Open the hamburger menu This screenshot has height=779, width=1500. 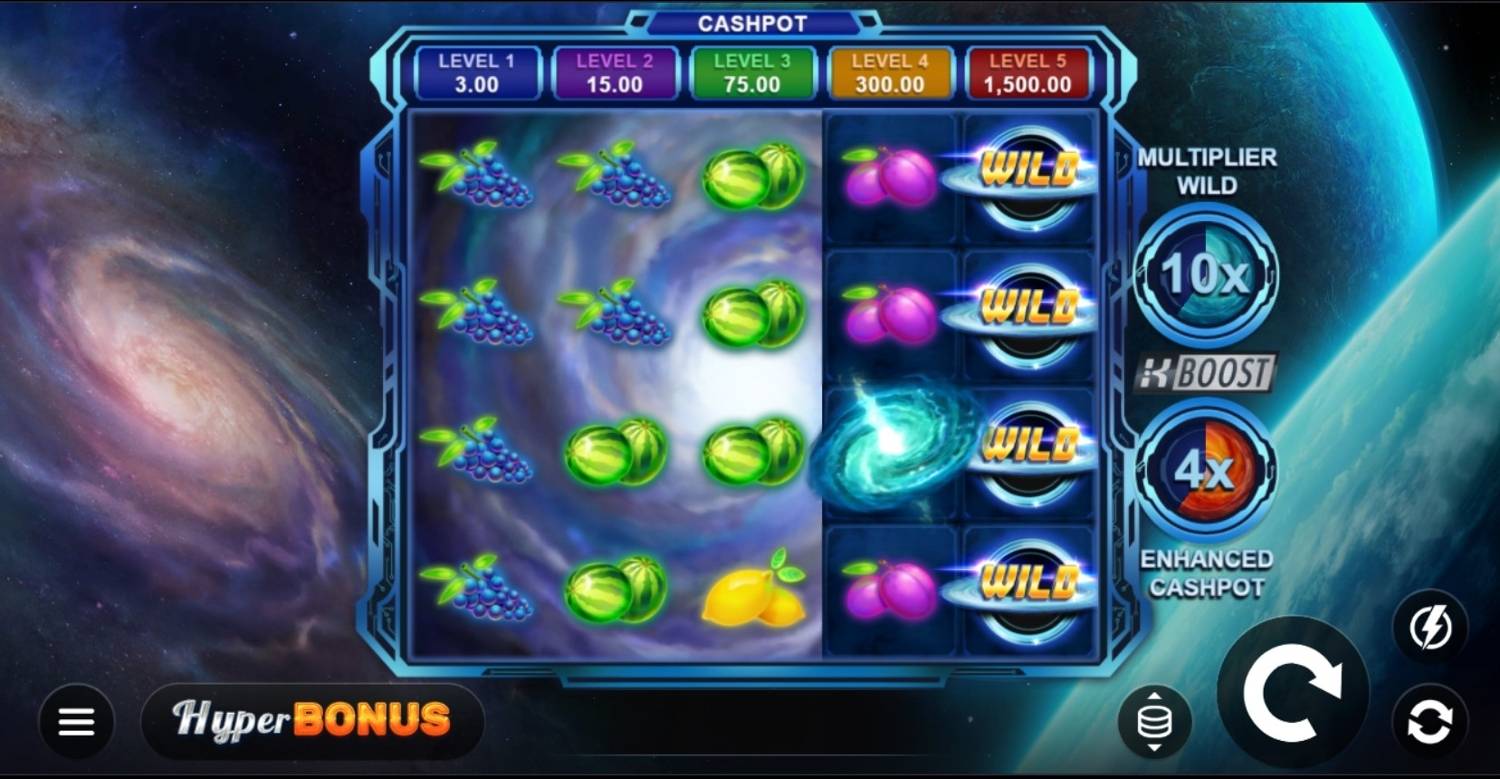point(75,720)
